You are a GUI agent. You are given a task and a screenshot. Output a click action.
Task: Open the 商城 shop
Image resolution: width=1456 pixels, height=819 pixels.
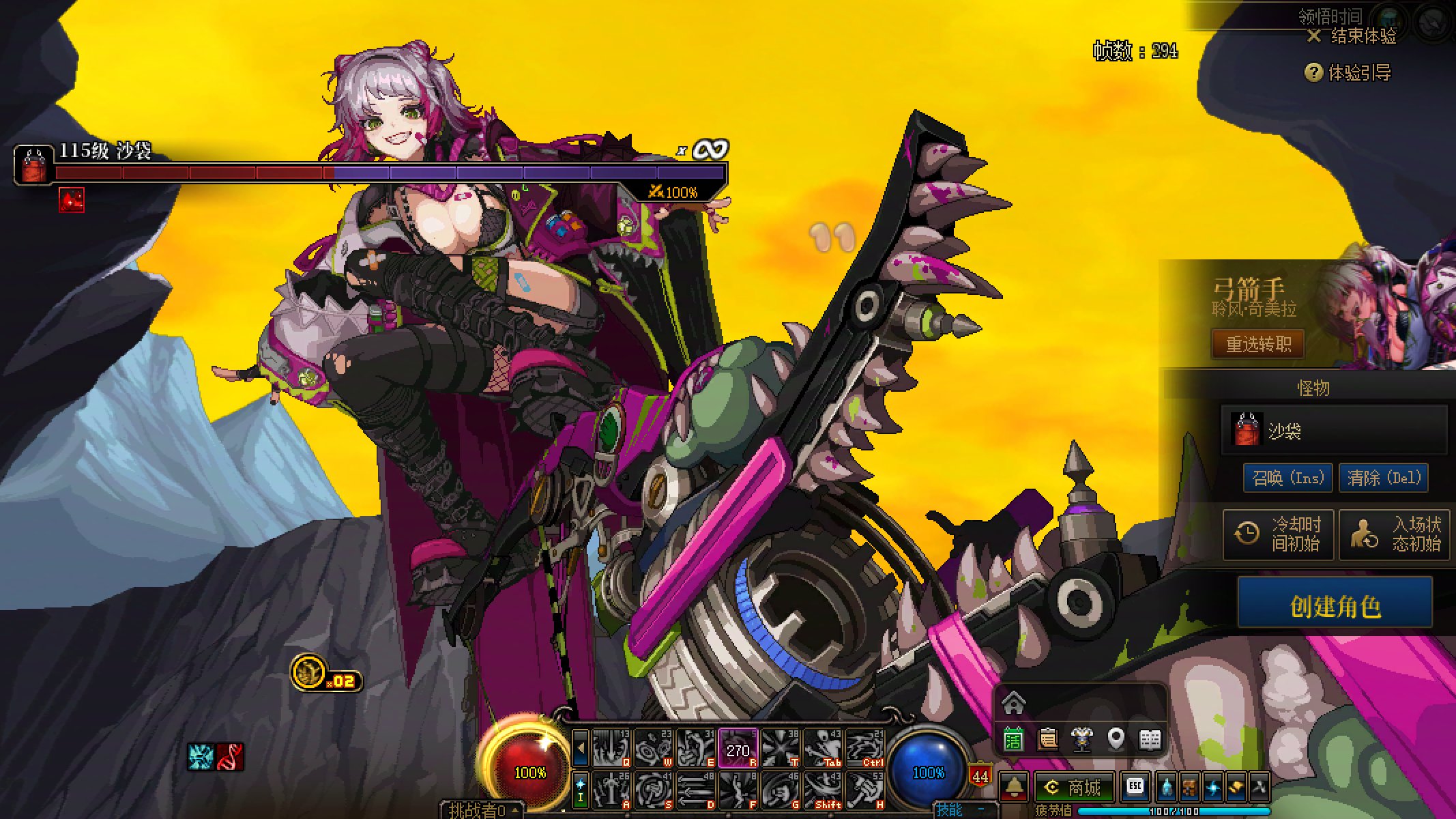click(x=1074, y=788)
